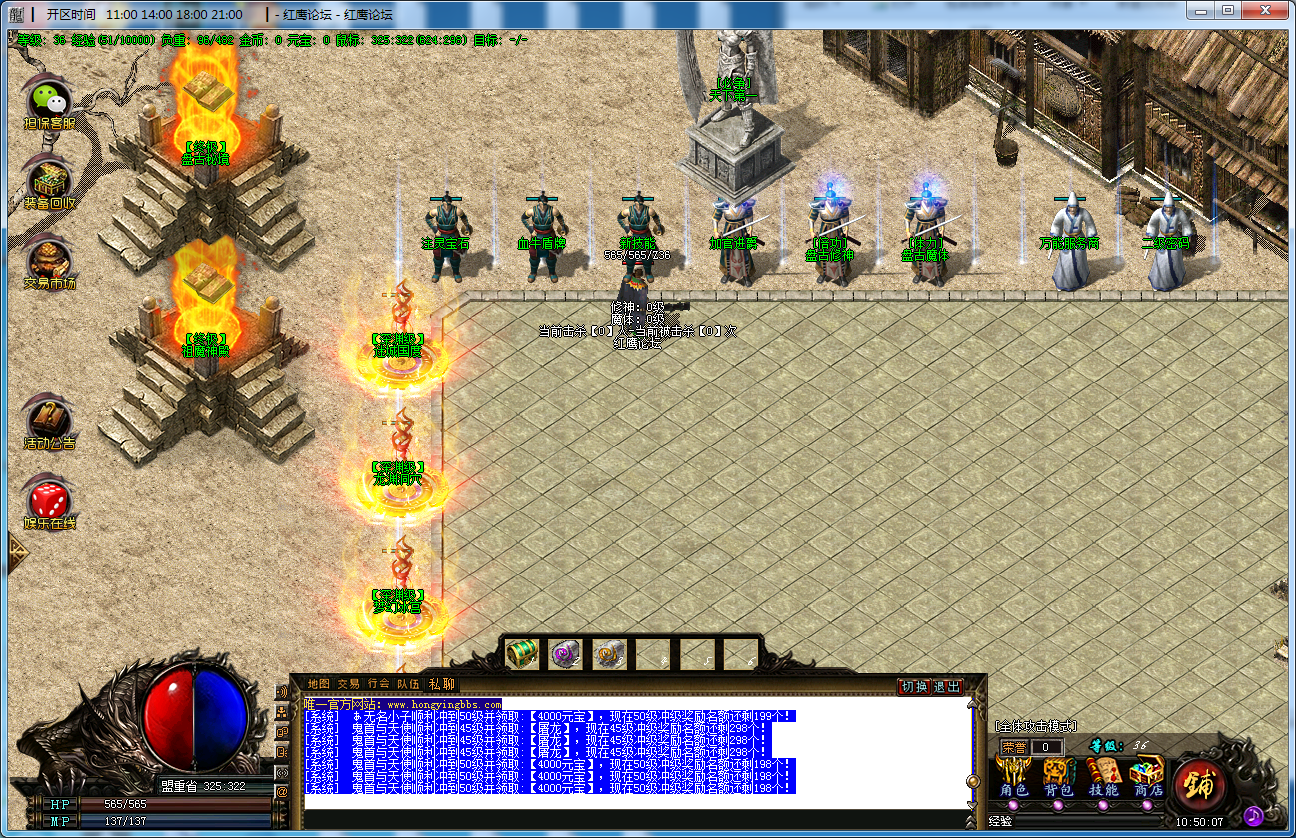
Task: Click the 切换 switch button
Action: click(914, 687)
